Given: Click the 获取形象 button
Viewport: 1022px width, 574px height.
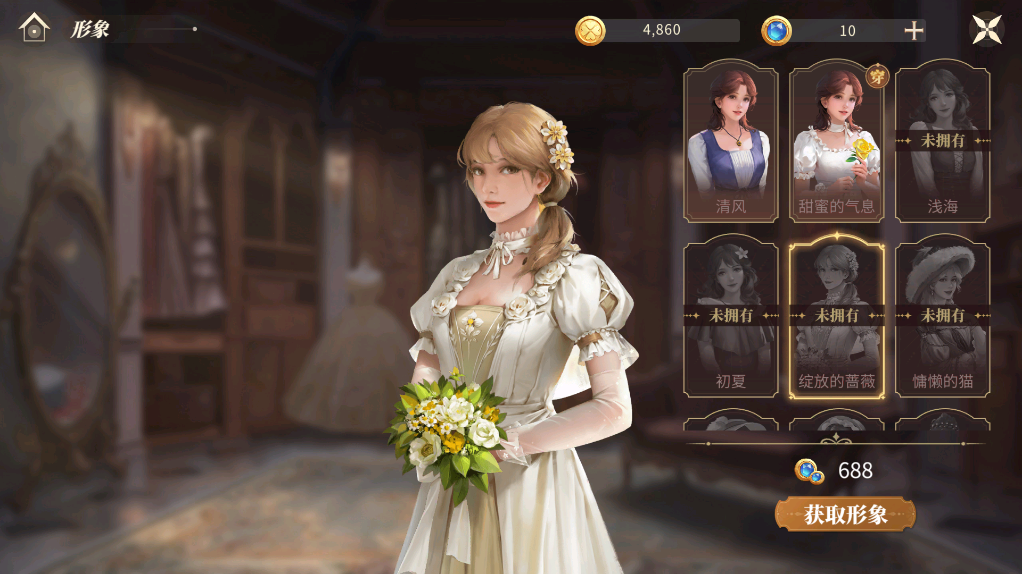Looking at the screenshot, I should click(x=845, y=514).
